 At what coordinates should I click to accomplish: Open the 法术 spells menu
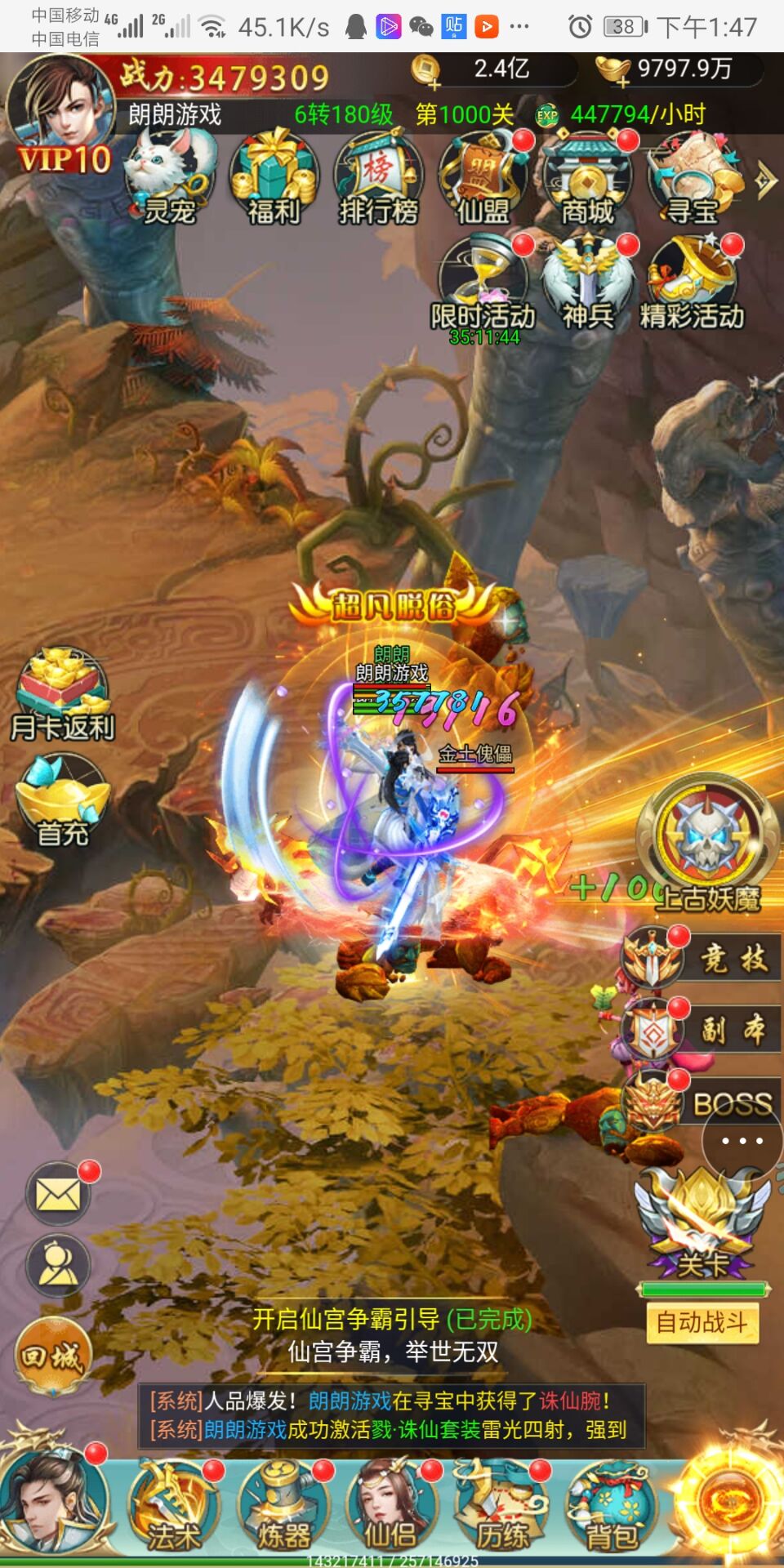click(x=174, y=1507)
